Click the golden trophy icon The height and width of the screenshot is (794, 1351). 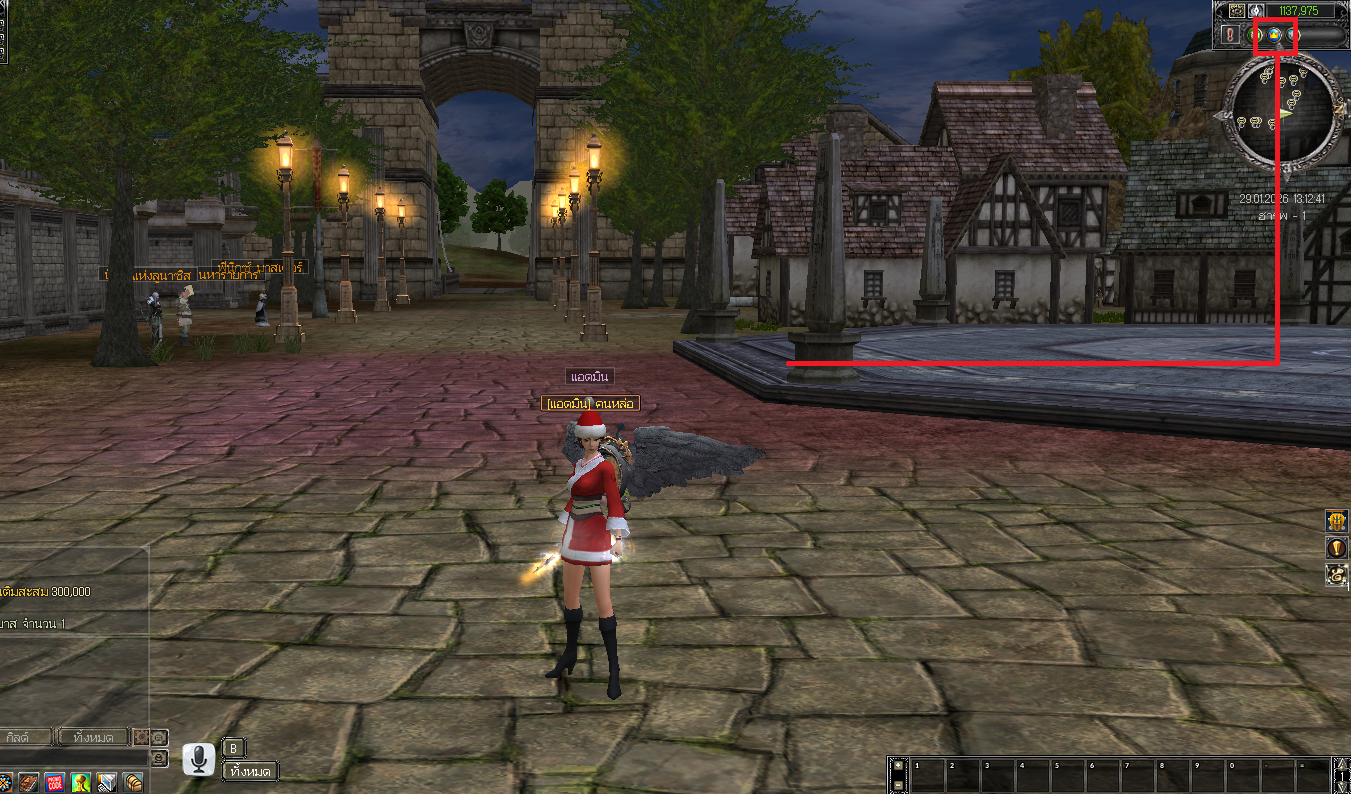(x=80, y=782)
